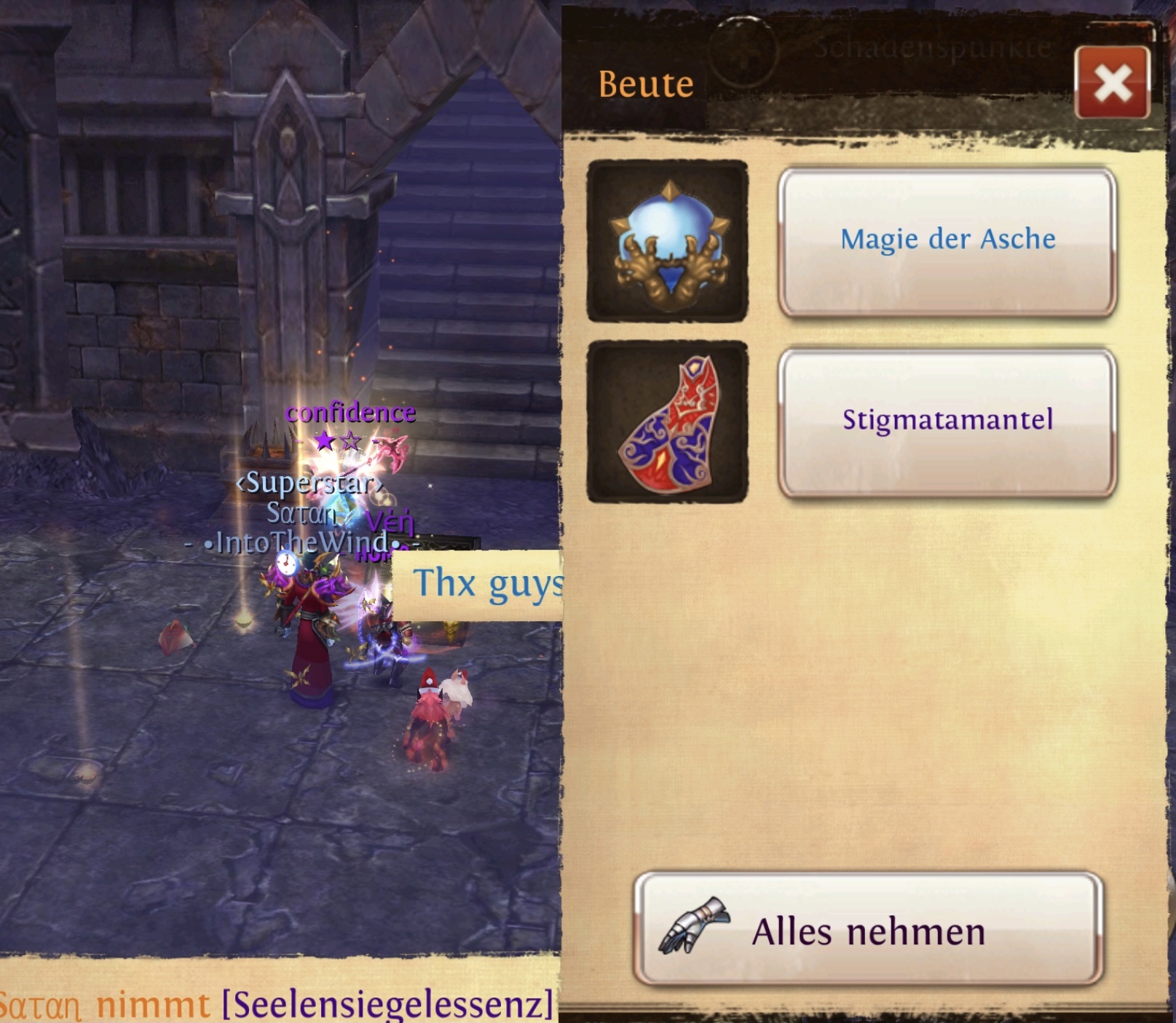Viewport: 1176px width, 1023px height.
Task: Select the blue orb loot icon
Action: pyautogui.click(x=667, y=242)
